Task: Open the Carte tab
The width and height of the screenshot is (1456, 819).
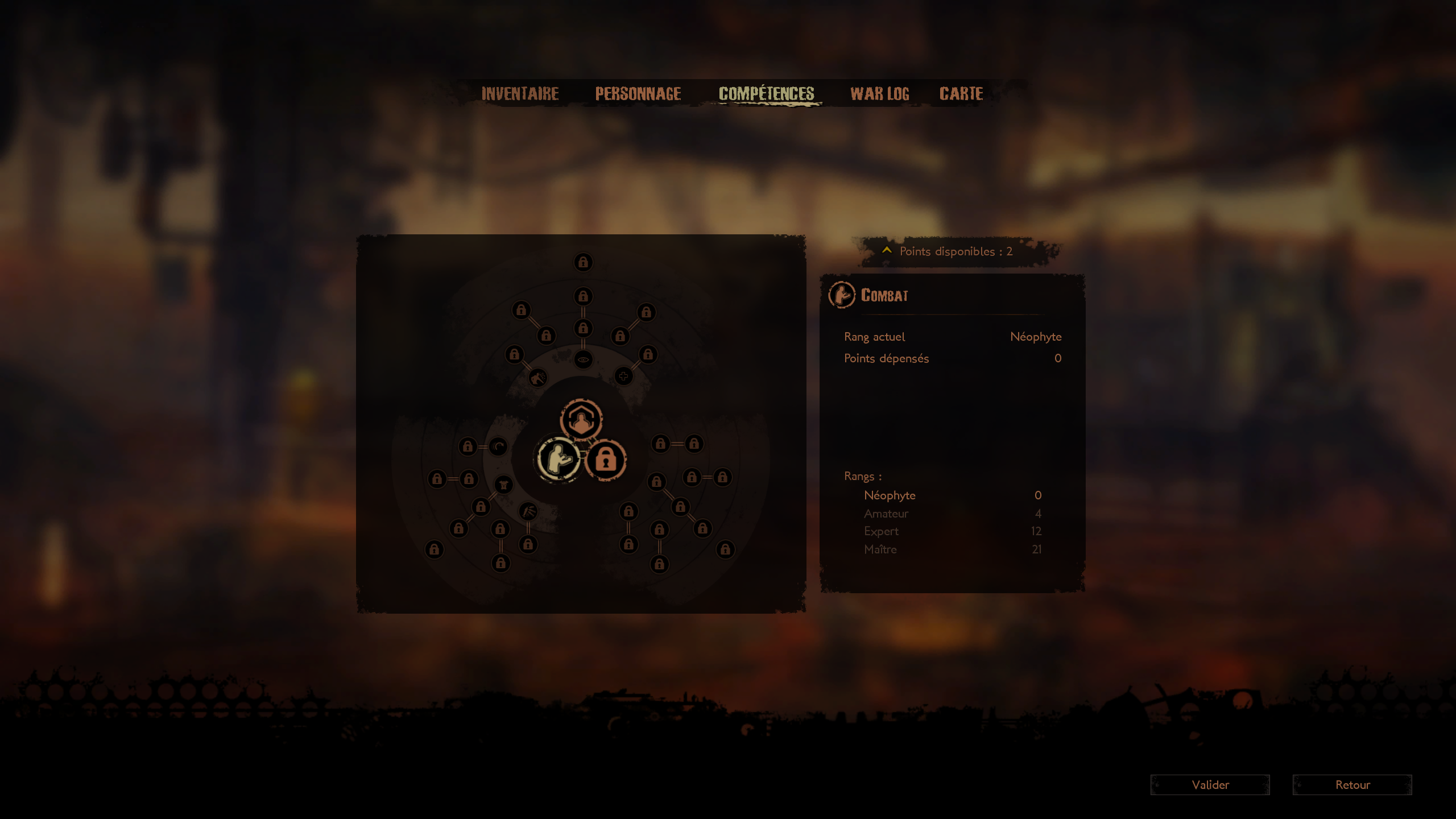Action: click(x=961, y=94)
